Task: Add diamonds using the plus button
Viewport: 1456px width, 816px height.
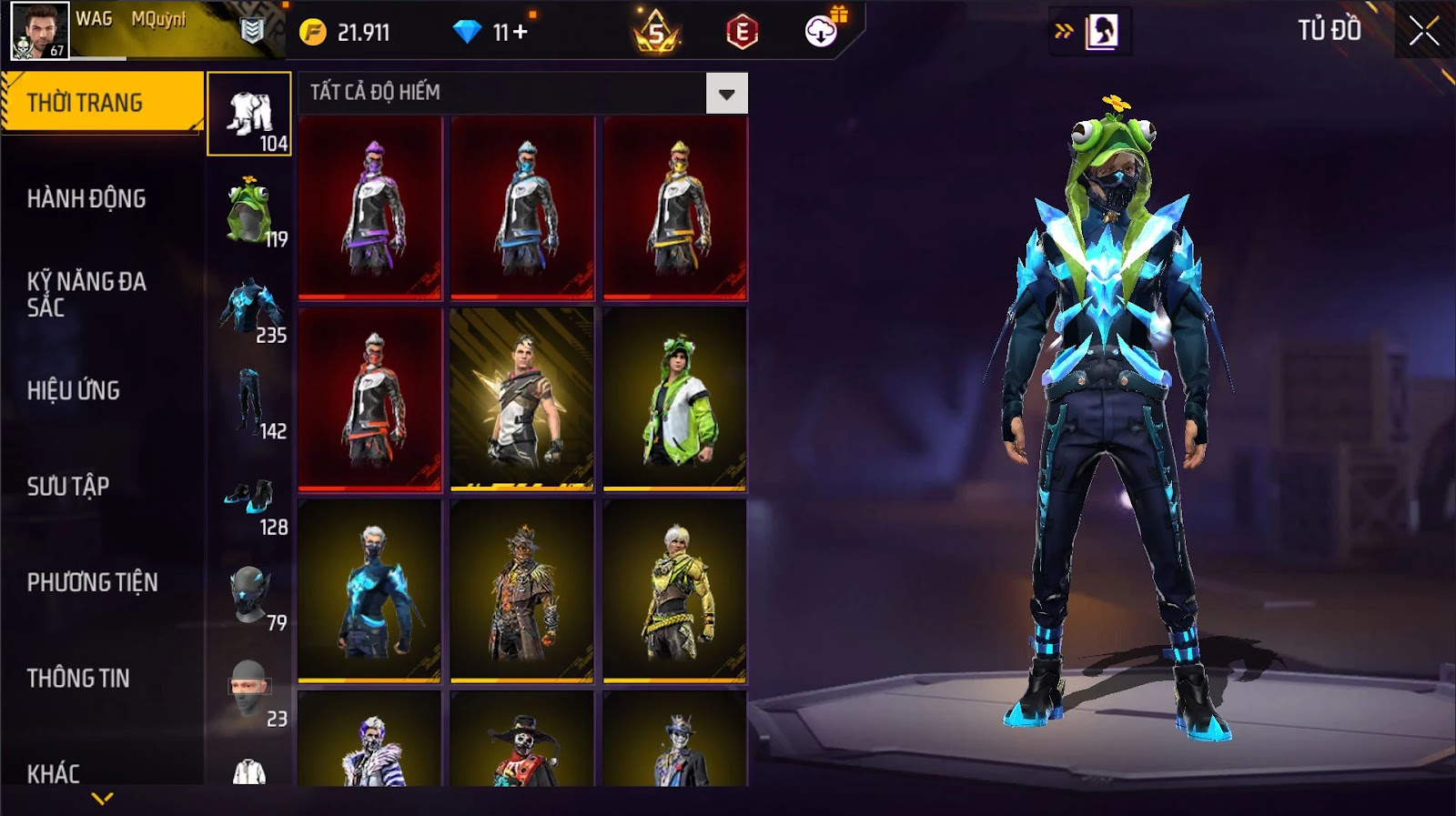Action: [x=521, y=33]
